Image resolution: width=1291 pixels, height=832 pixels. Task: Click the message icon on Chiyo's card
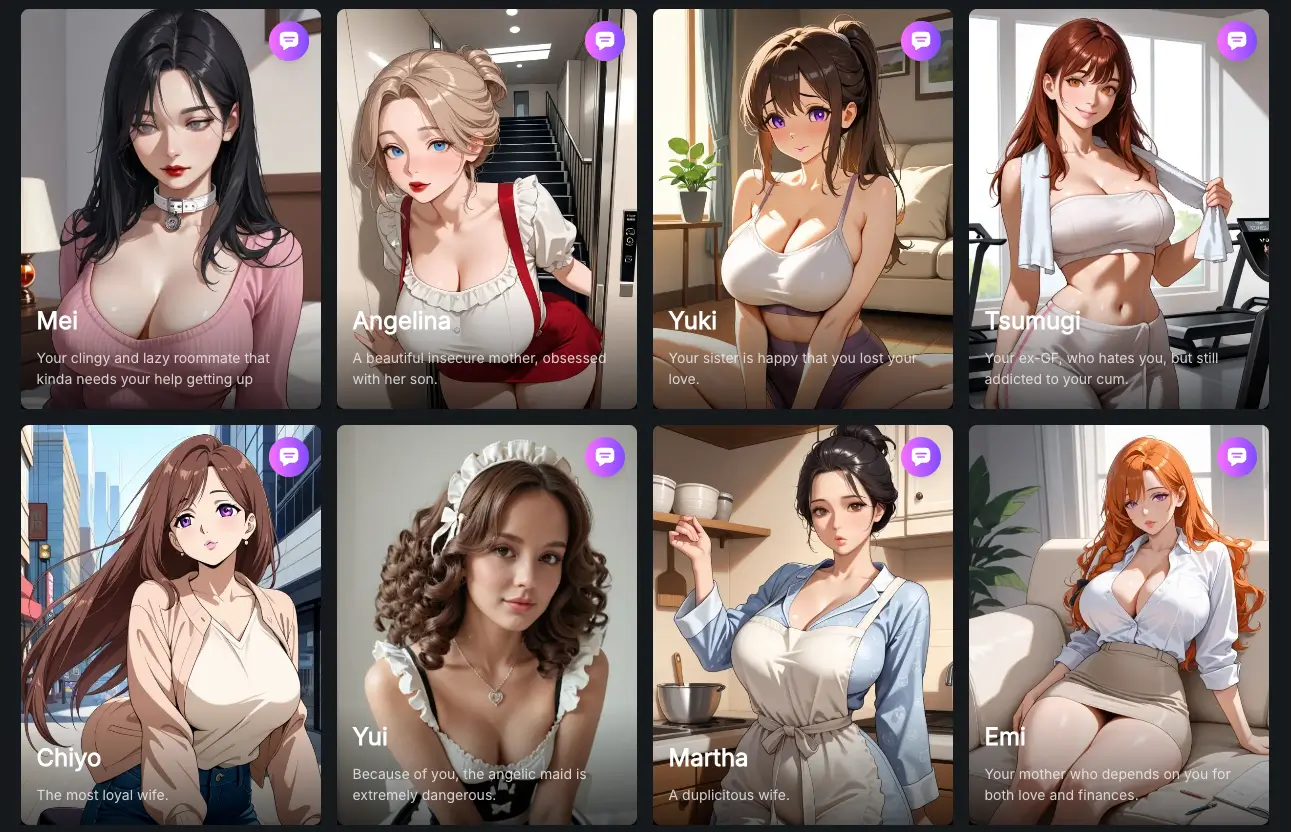pos(289,457)
